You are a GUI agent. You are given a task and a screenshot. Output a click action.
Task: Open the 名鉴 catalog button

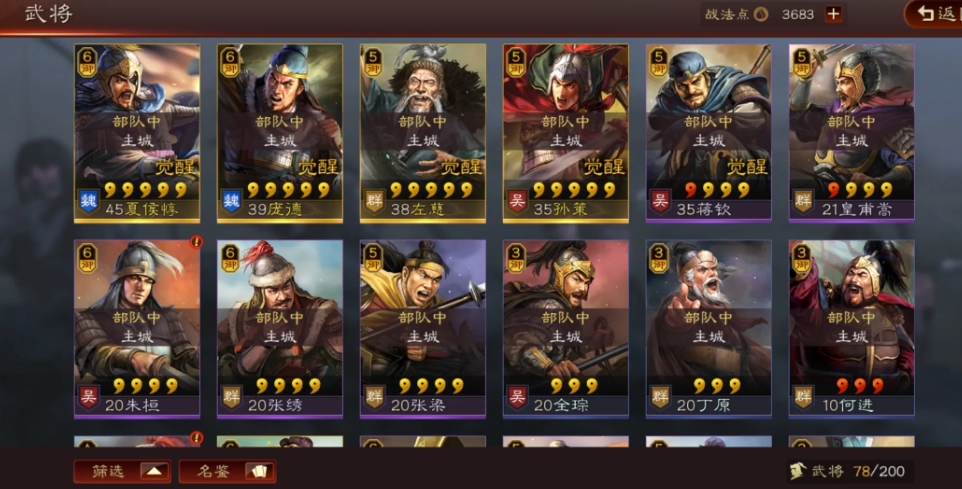(227, 471)
